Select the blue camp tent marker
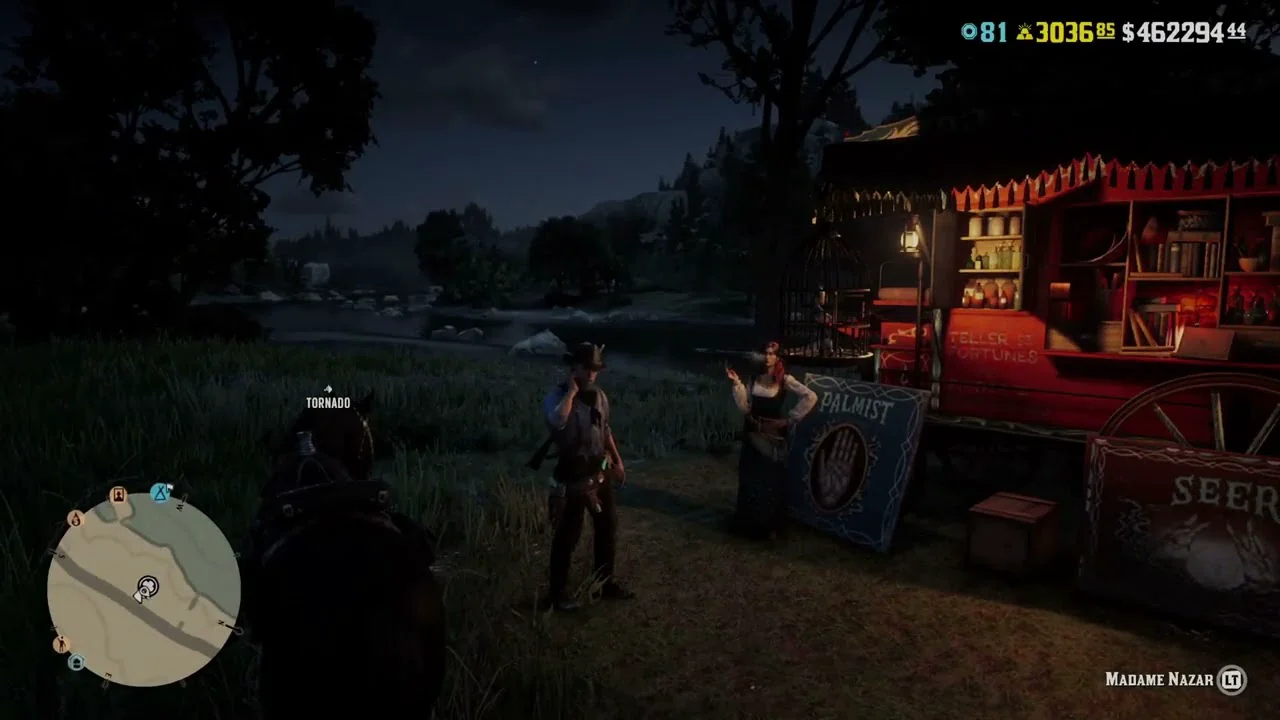The width and height of the screenshot is (1280, 720). tap(160, 491)
